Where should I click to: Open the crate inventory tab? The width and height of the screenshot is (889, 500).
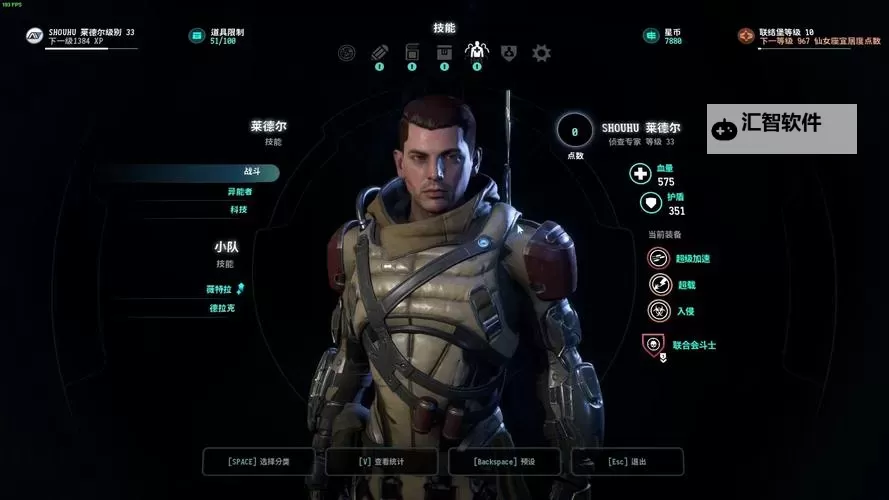(445, 52)
